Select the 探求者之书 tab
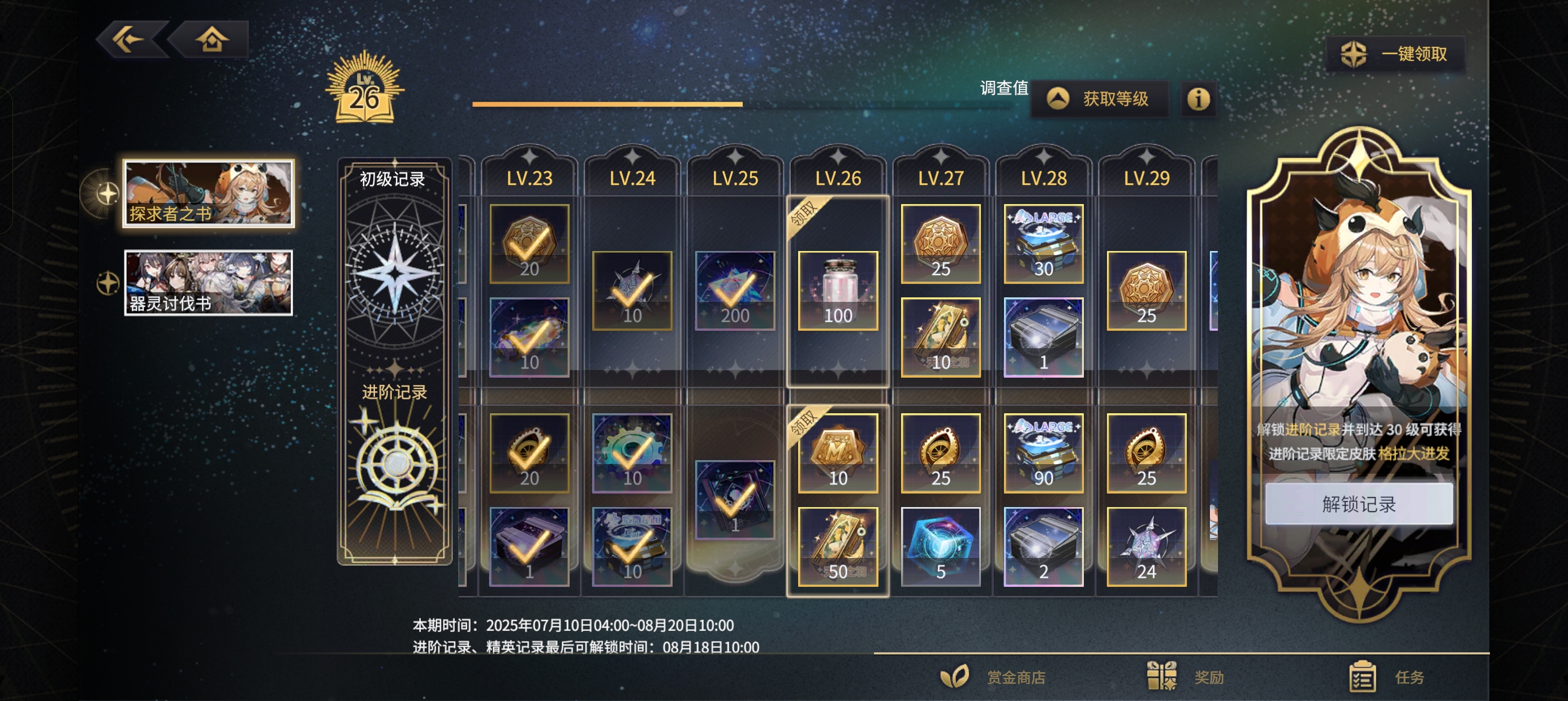The height and width of the screenshot is (701, 1568). [208, 194]
